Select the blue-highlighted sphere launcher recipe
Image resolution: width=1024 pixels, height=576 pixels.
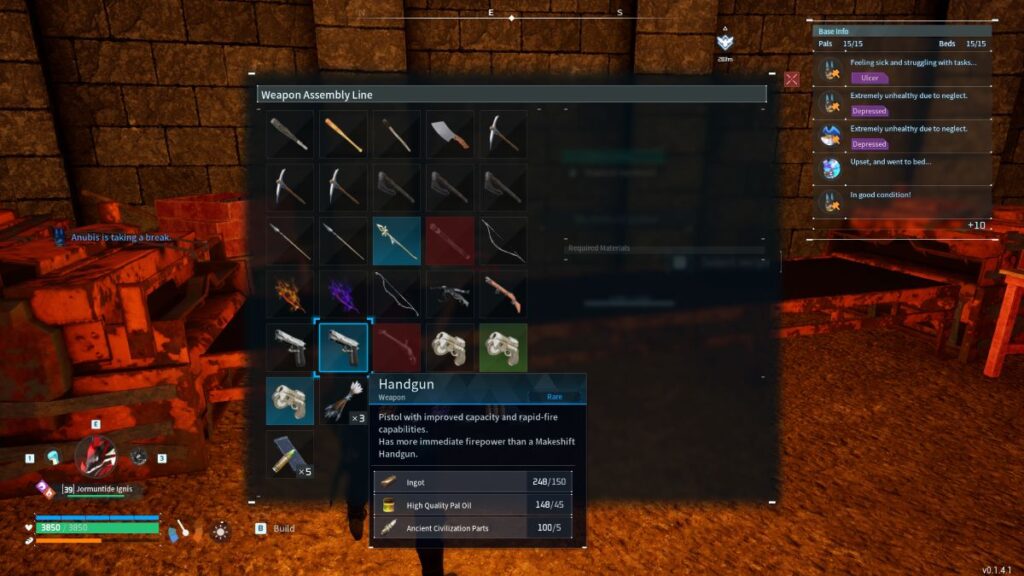pyautogui.click(x=290, y=400)
